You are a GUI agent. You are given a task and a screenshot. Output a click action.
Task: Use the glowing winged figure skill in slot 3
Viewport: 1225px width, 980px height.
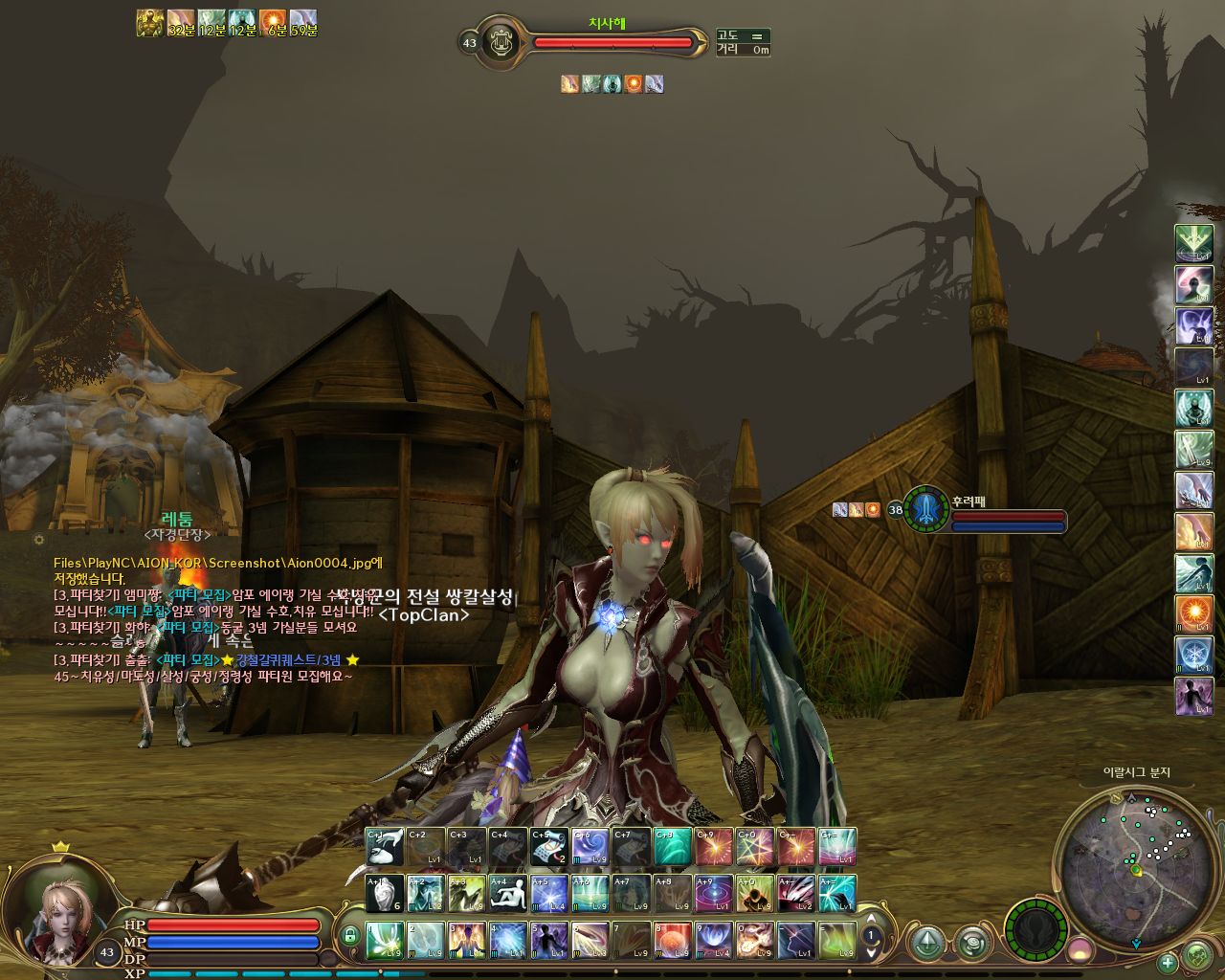[x=467, y=940]
